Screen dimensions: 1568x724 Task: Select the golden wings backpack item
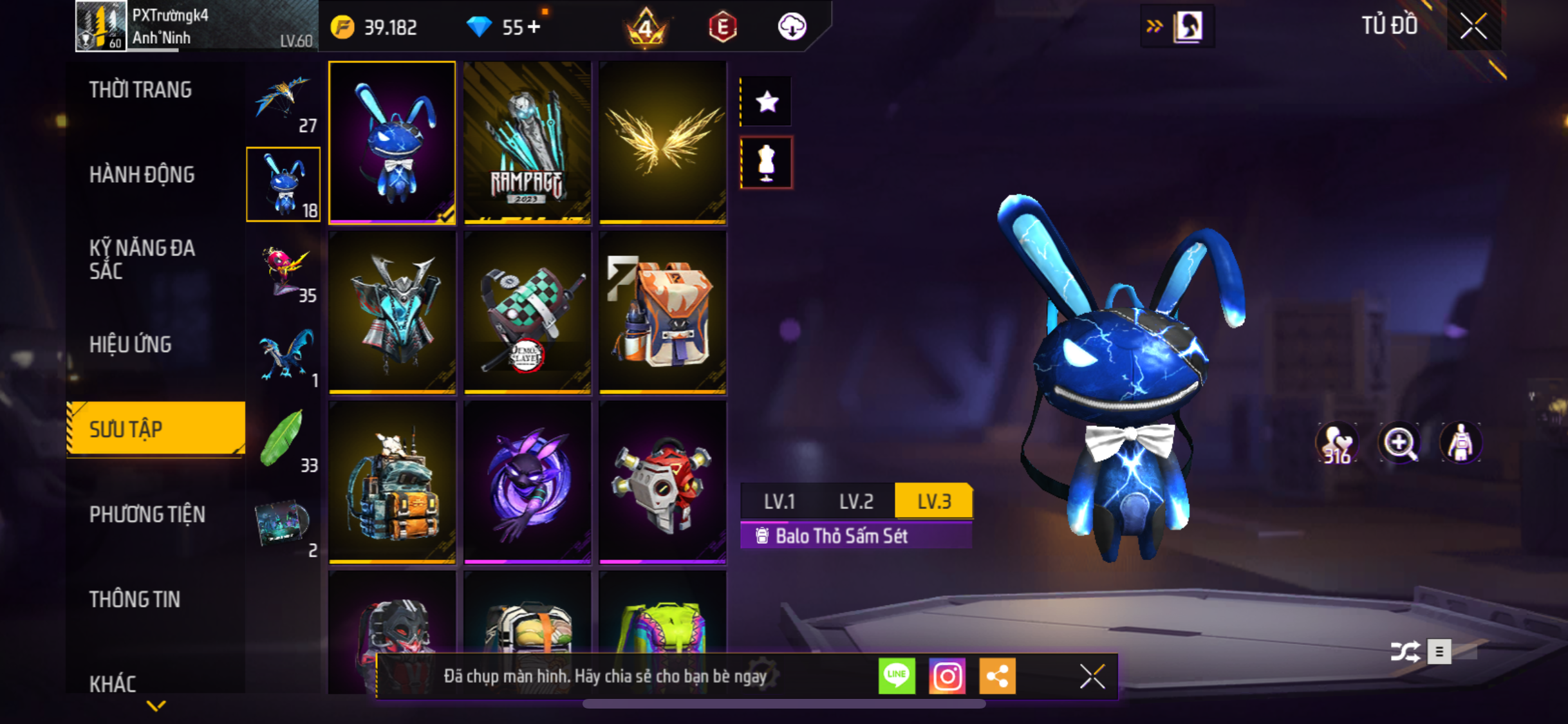662,143
